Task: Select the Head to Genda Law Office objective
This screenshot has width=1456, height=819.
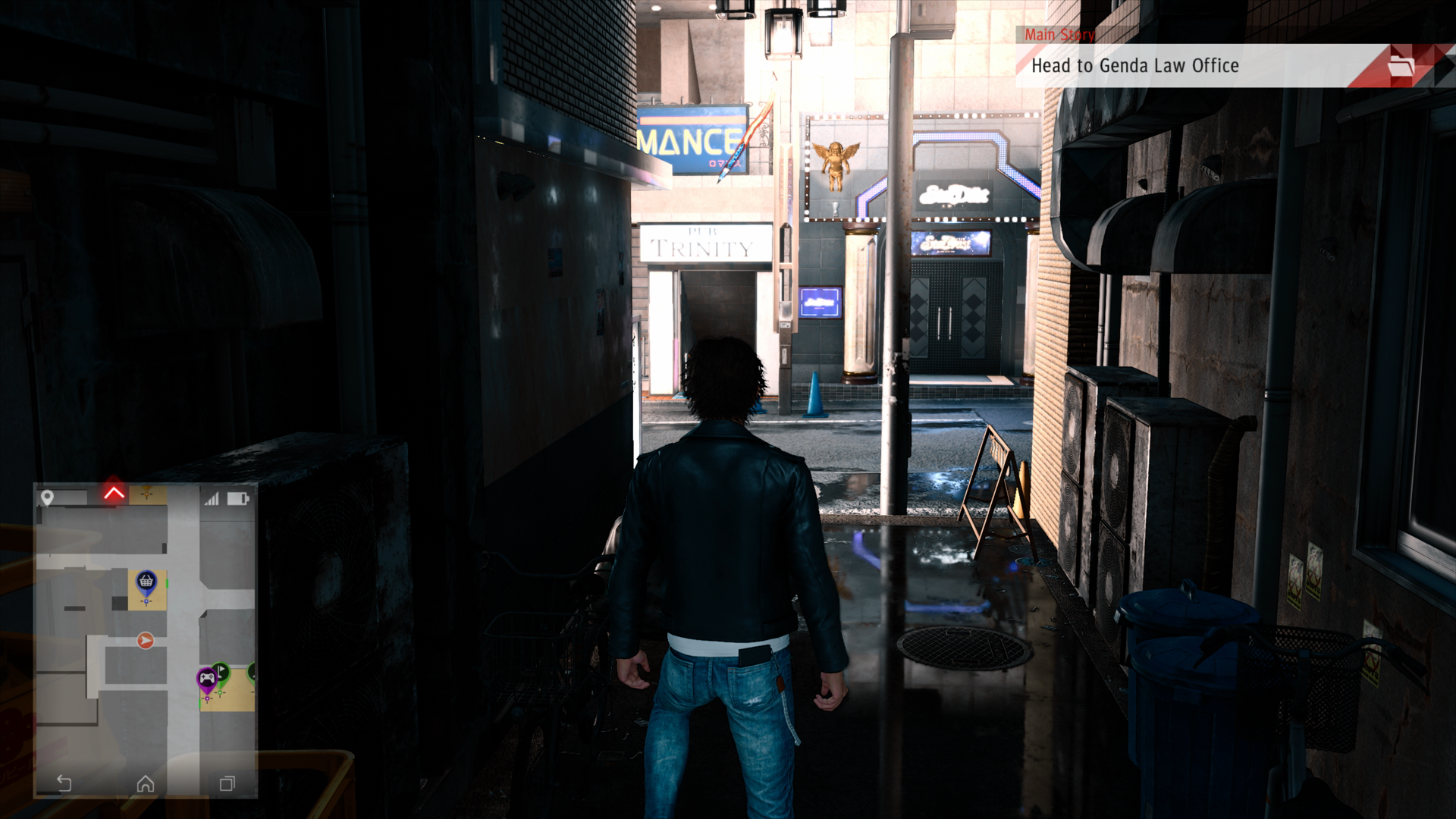Action: point(1134,66)
